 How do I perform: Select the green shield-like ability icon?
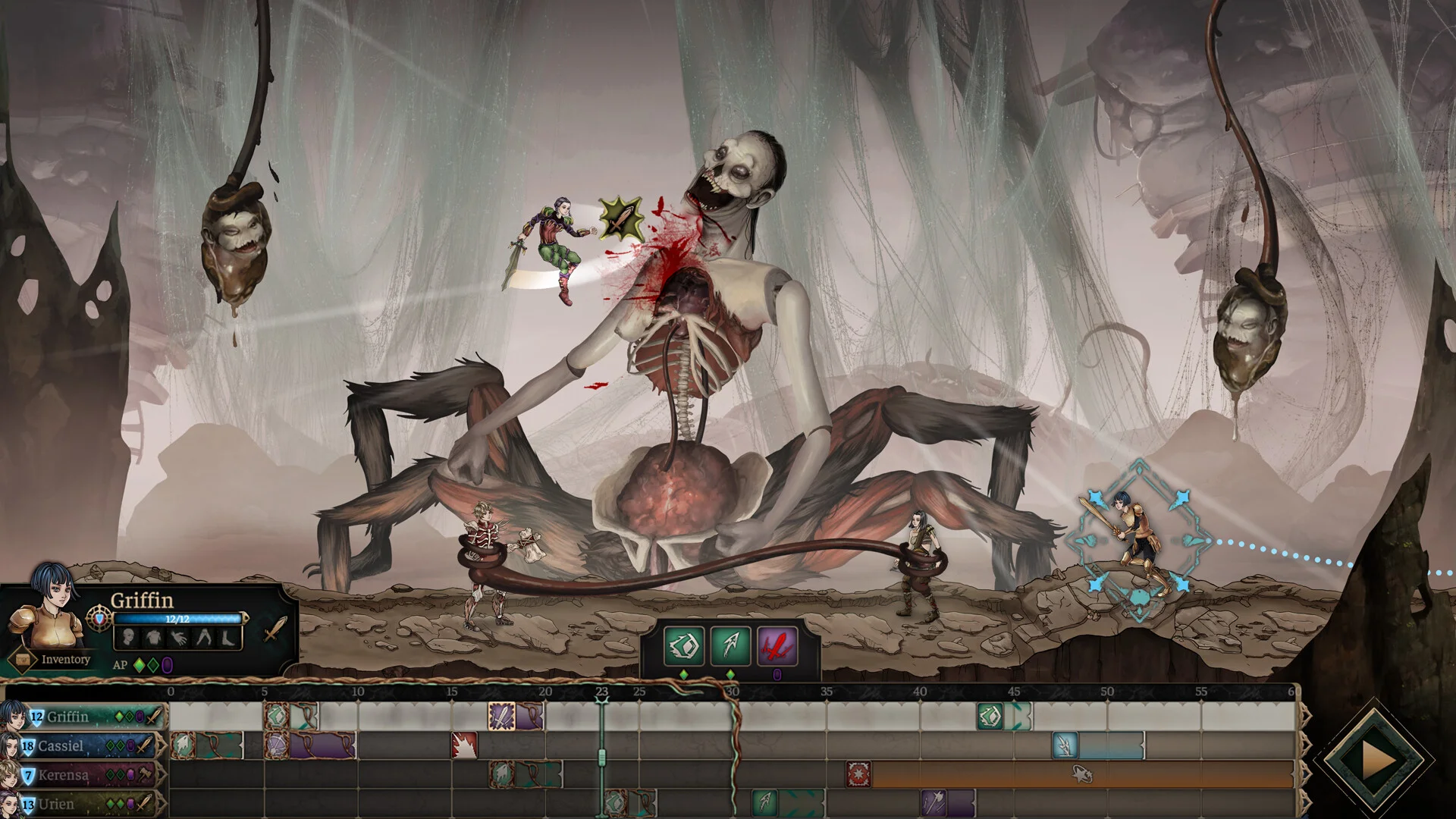(683, 645)
